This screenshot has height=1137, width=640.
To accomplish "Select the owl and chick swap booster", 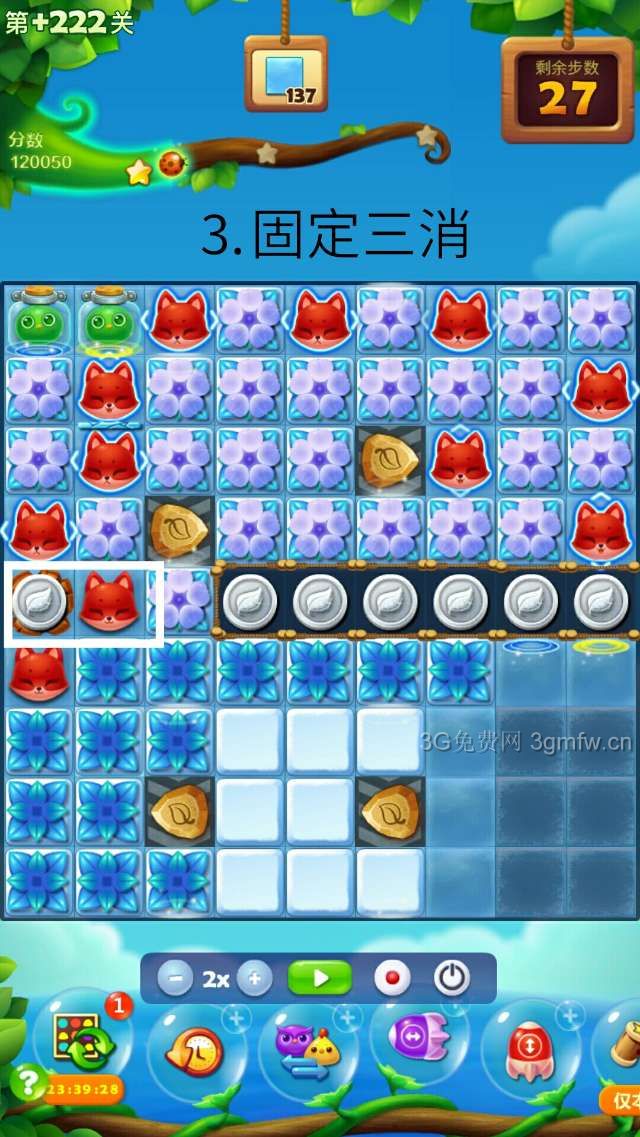I will click(307, 1050).
